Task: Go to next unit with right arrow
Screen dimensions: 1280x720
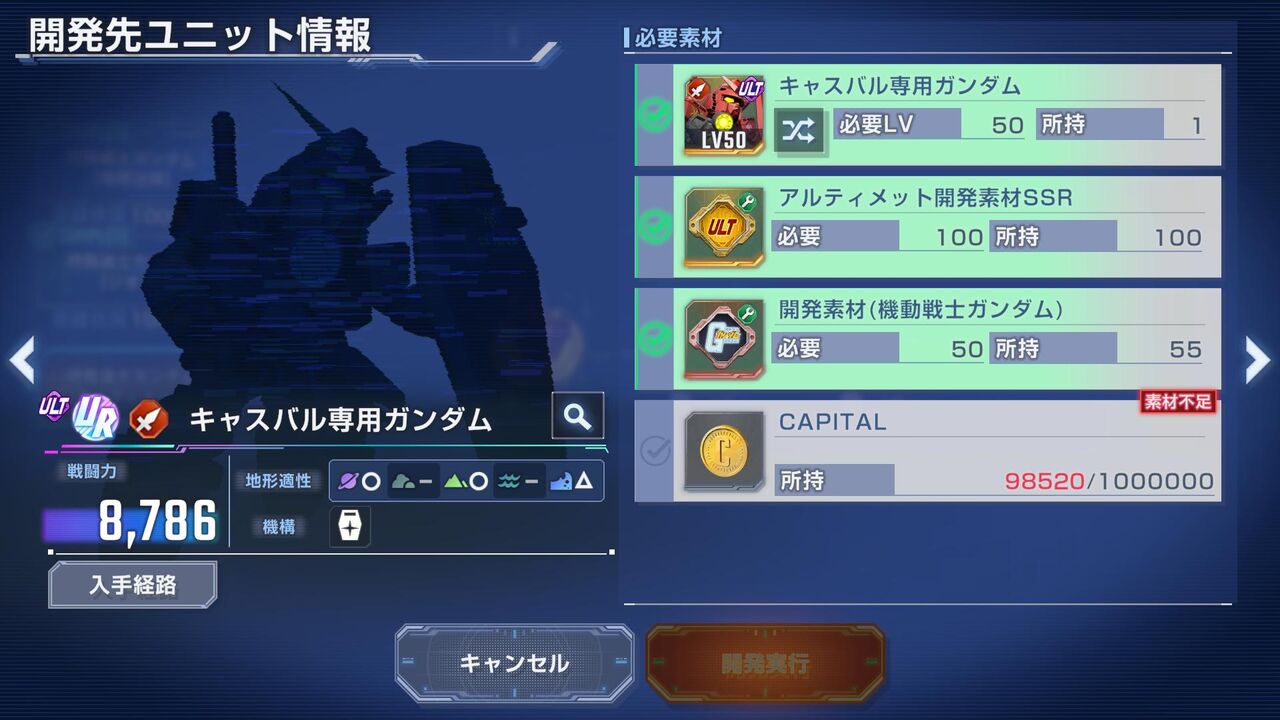Action: point(1257,360)
